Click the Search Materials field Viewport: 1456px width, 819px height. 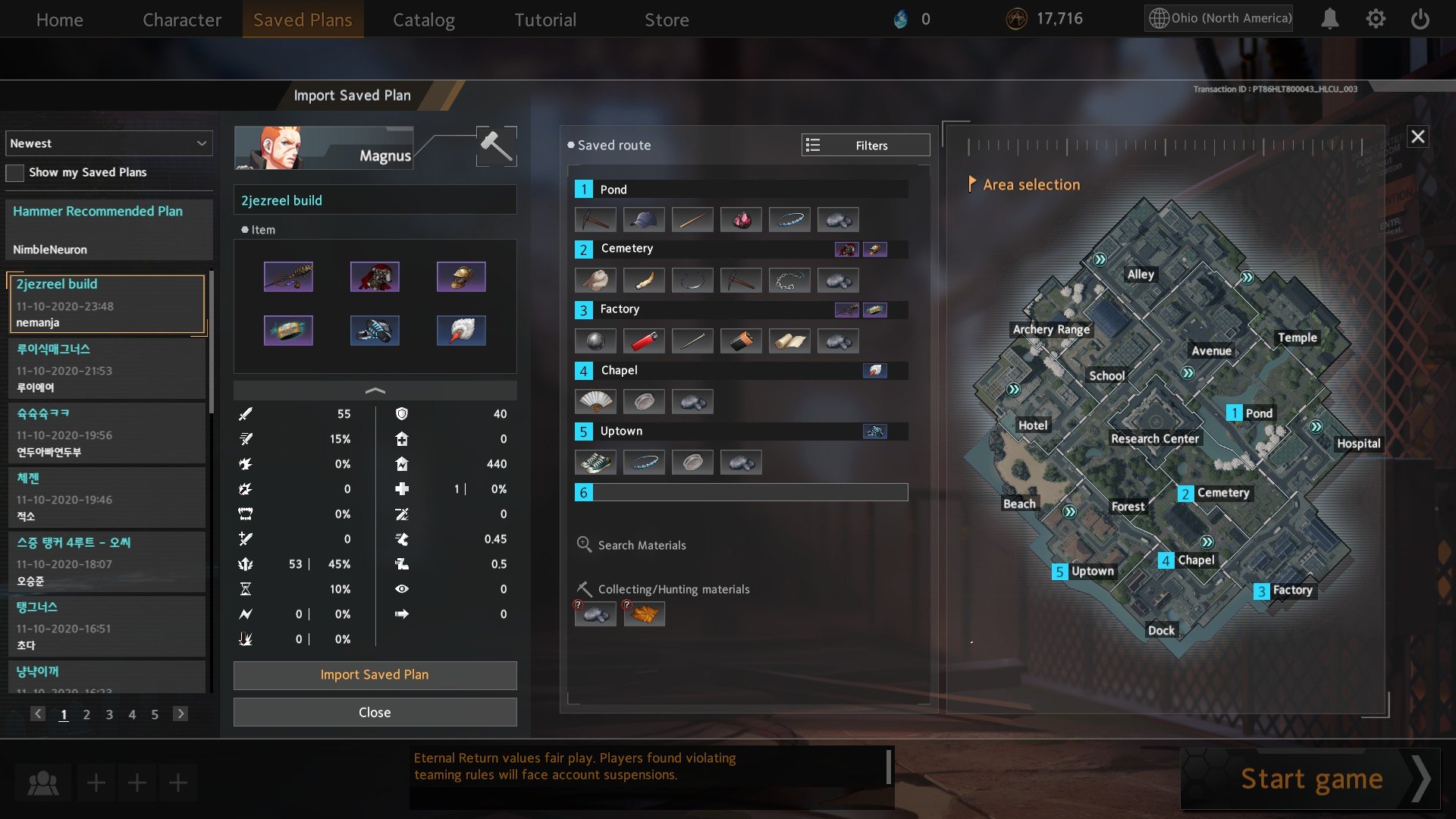[642, 545]
